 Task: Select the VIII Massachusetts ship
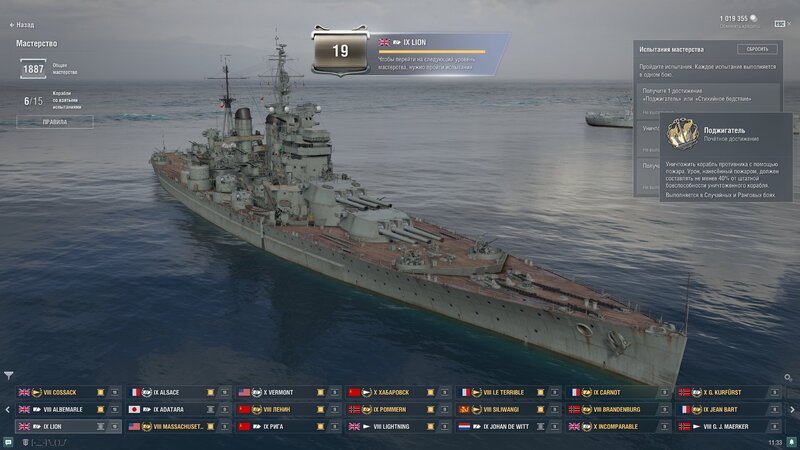pos(178,426)
